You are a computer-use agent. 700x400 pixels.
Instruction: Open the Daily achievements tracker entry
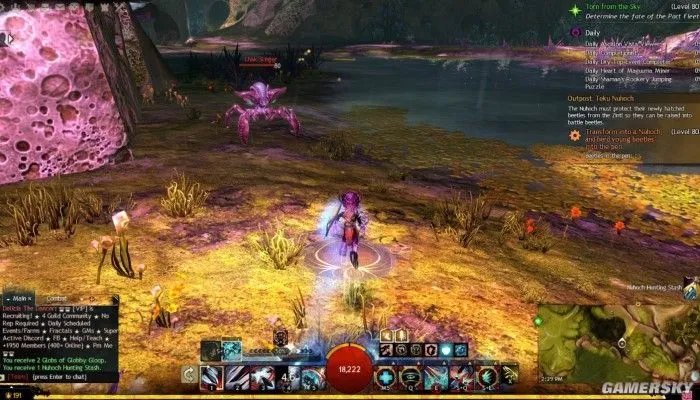594,32
